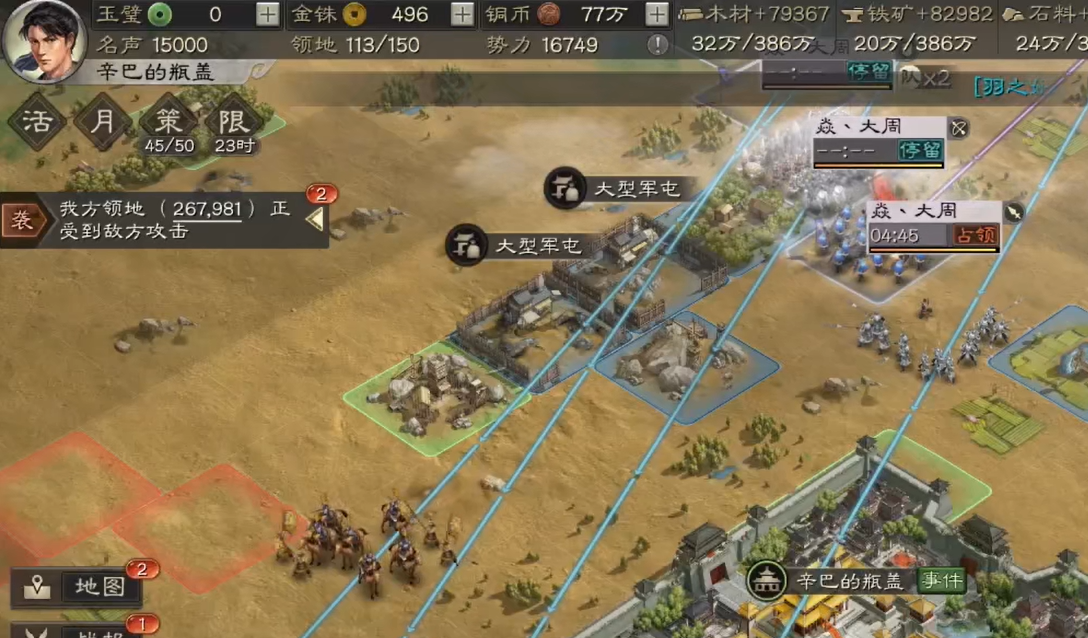
Task: Show the 势力 exclamation info icon
Action: 657,44
